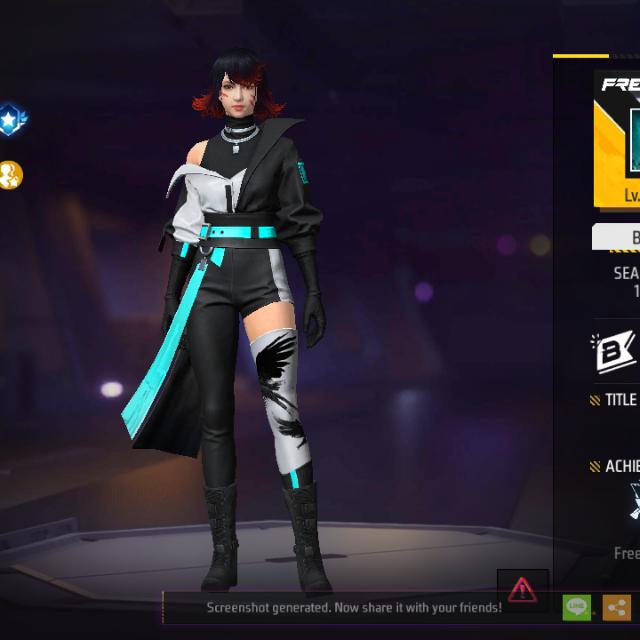View the B rank badge emblem
This screenshot has height=640, width=640.
(613, 352)
